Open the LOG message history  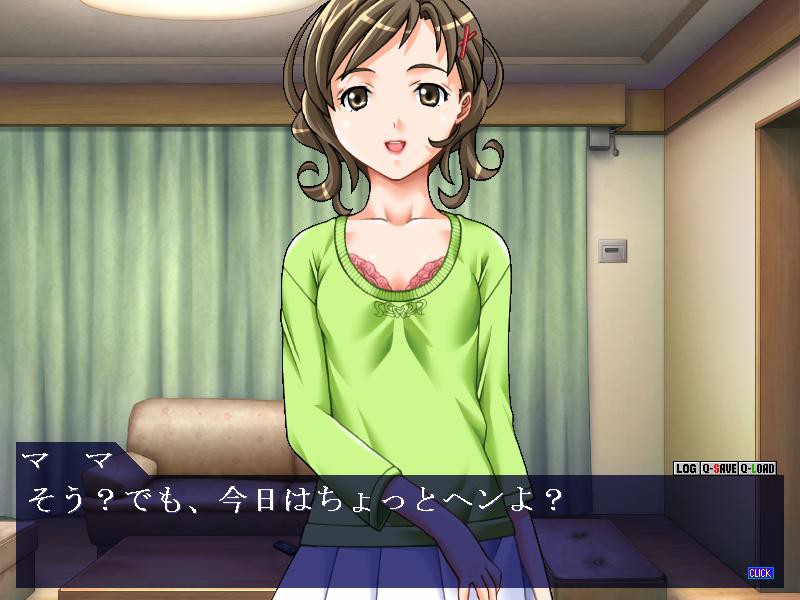(686, 468)
